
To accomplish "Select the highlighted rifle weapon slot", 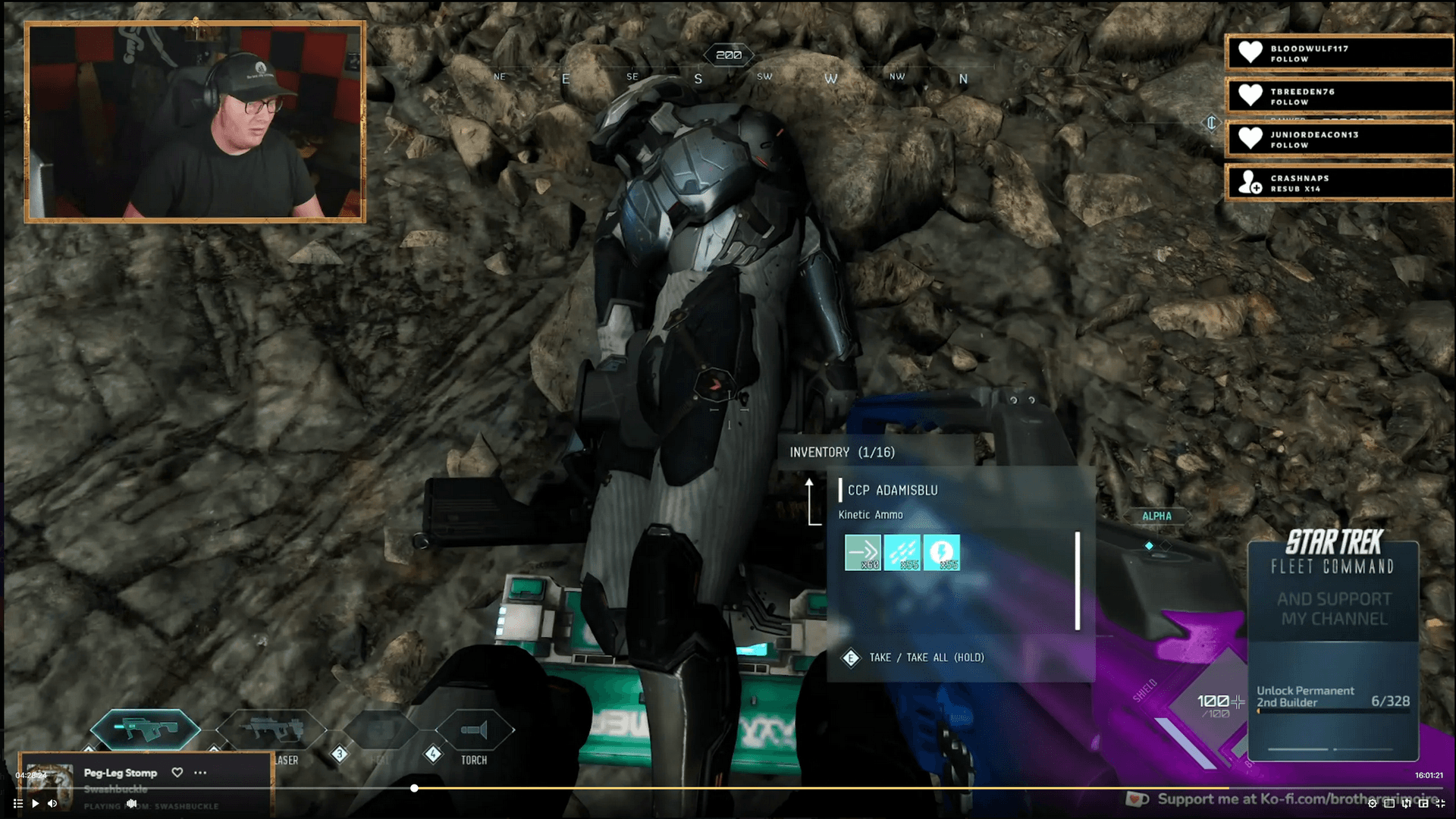I will point(146,730).
